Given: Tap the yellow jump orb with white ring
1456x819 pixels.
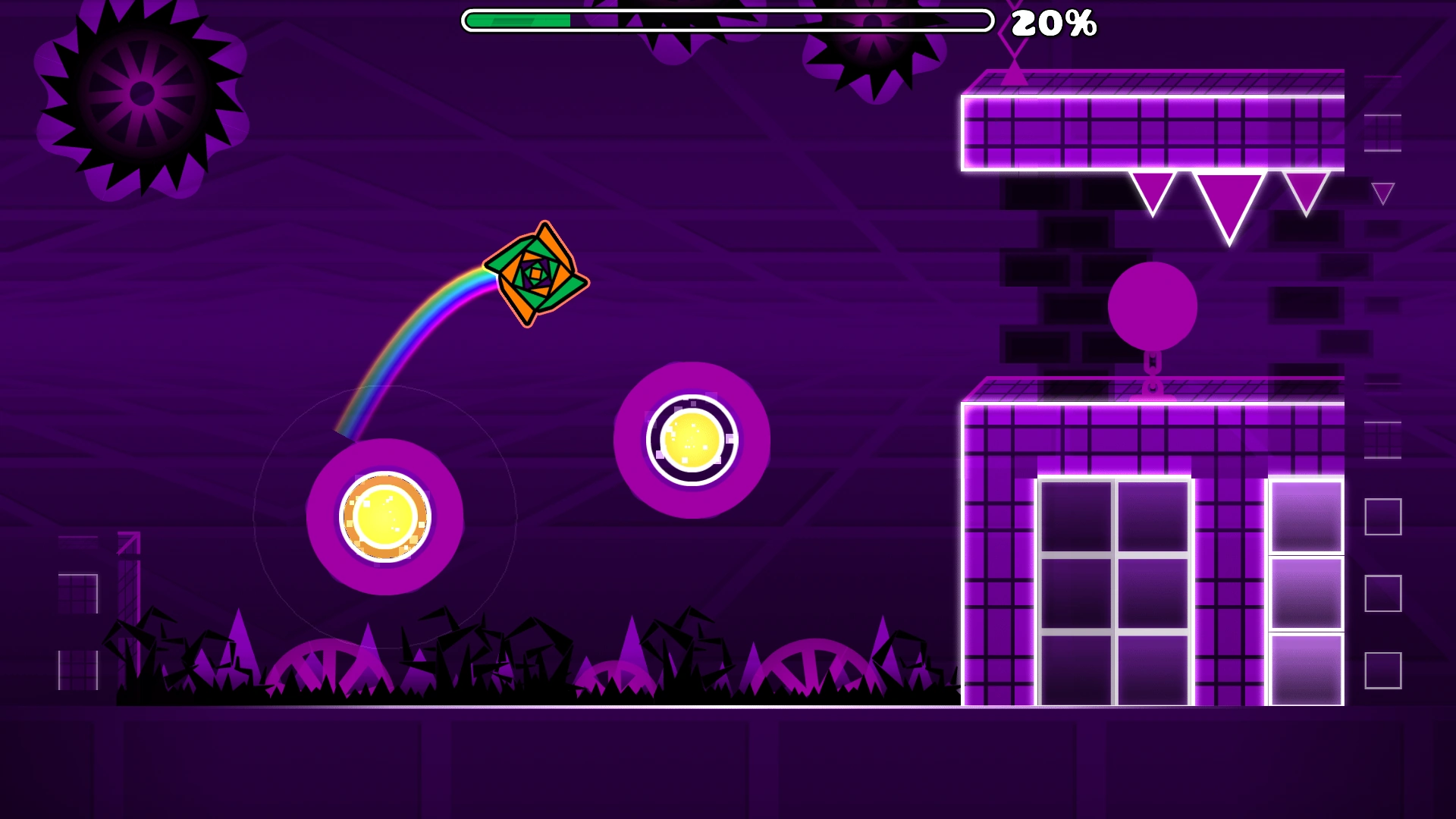Looking at the screenshot, I should tap(690, 440).
